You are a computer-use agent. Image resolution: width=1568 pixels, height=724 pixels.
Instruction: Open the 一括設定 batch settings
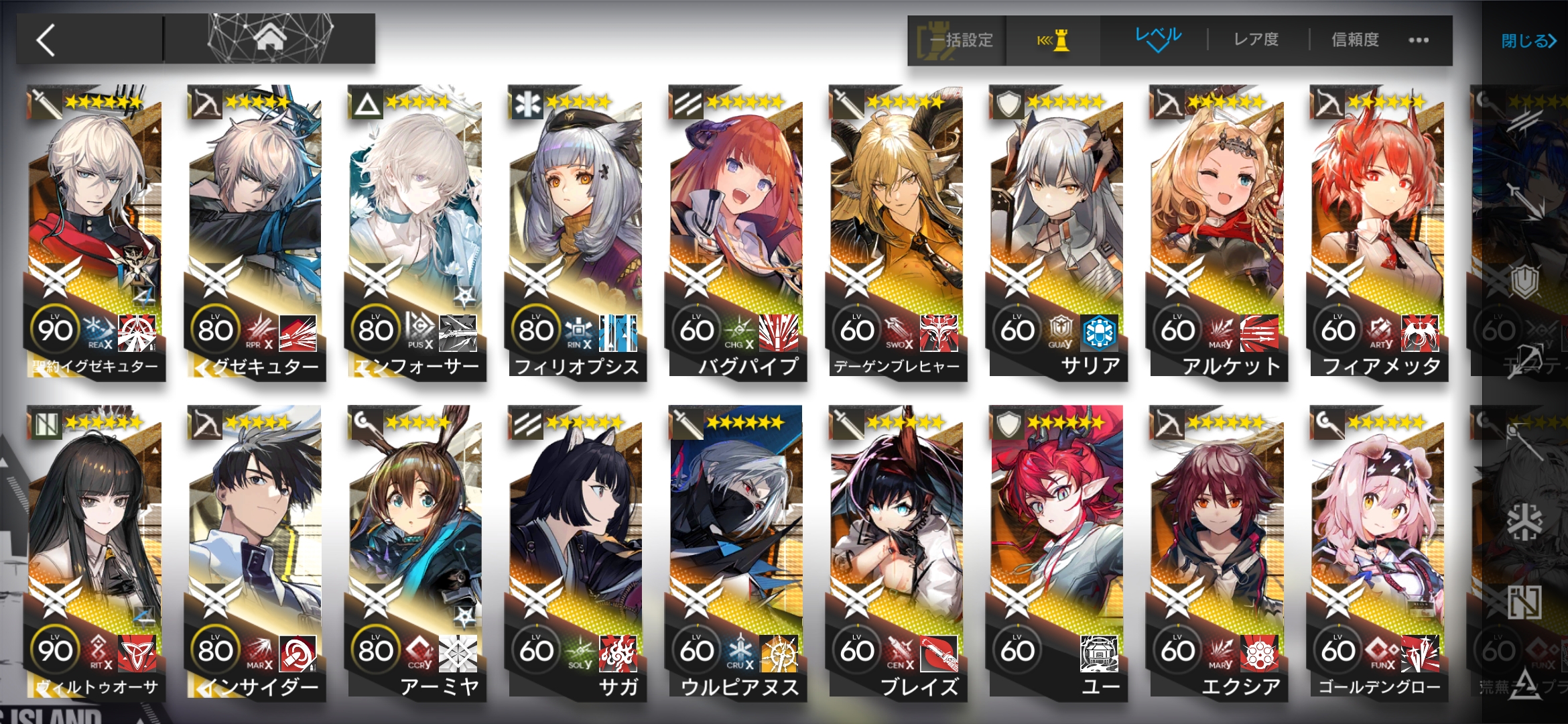[x=958, y=40]
